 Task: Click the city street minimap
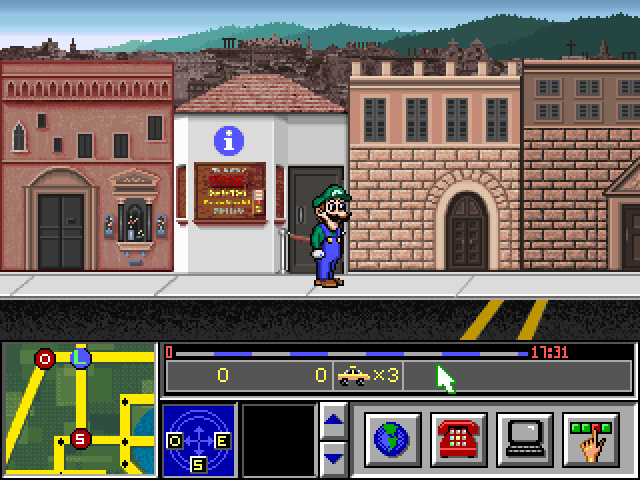pos(79,409)
